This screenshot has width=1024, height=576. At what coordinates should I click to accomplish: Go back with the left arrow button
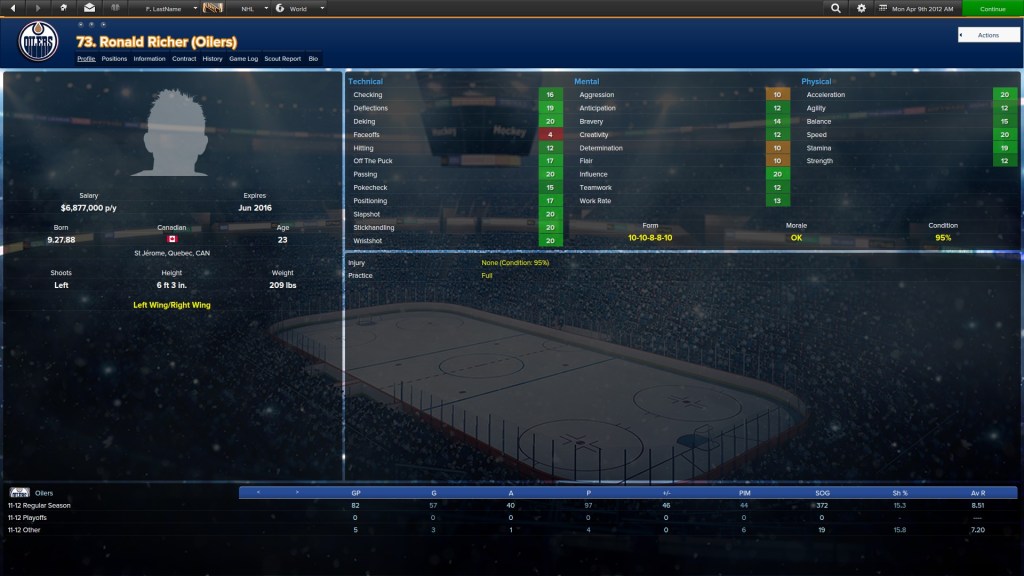13,8
